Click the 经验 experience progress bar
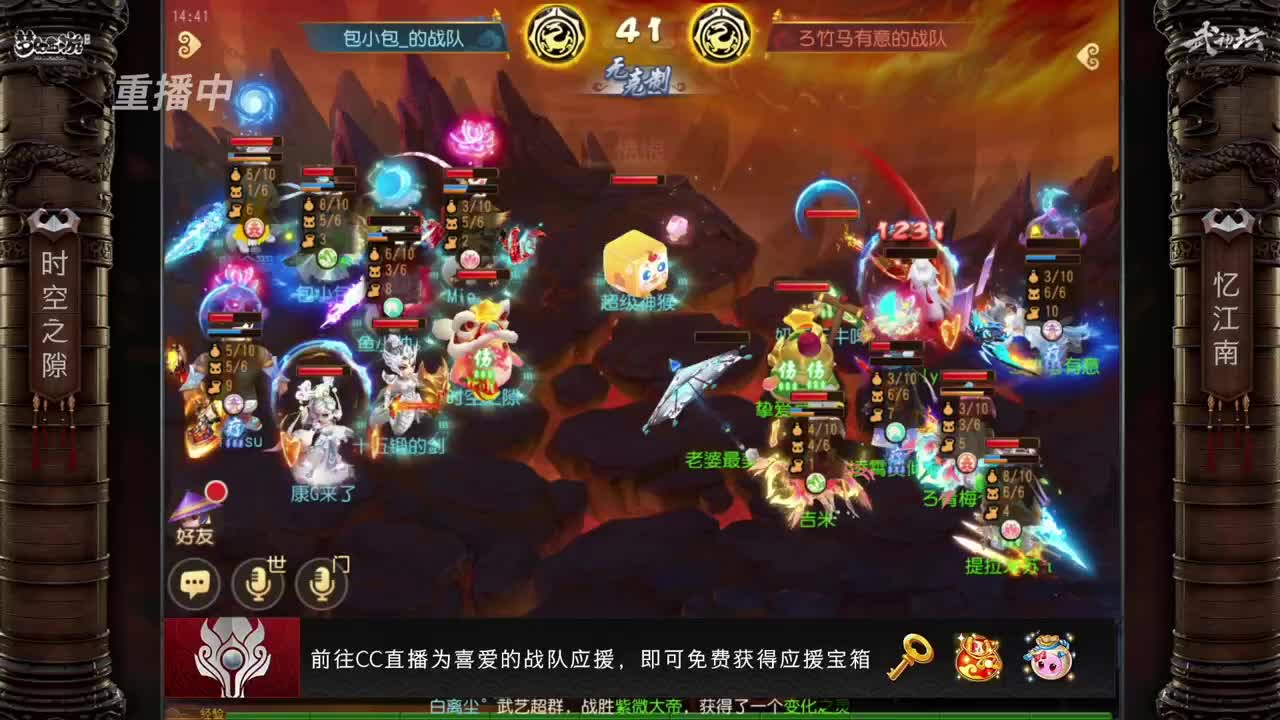This screenshot has width=1280, height=720. [400, 713]
